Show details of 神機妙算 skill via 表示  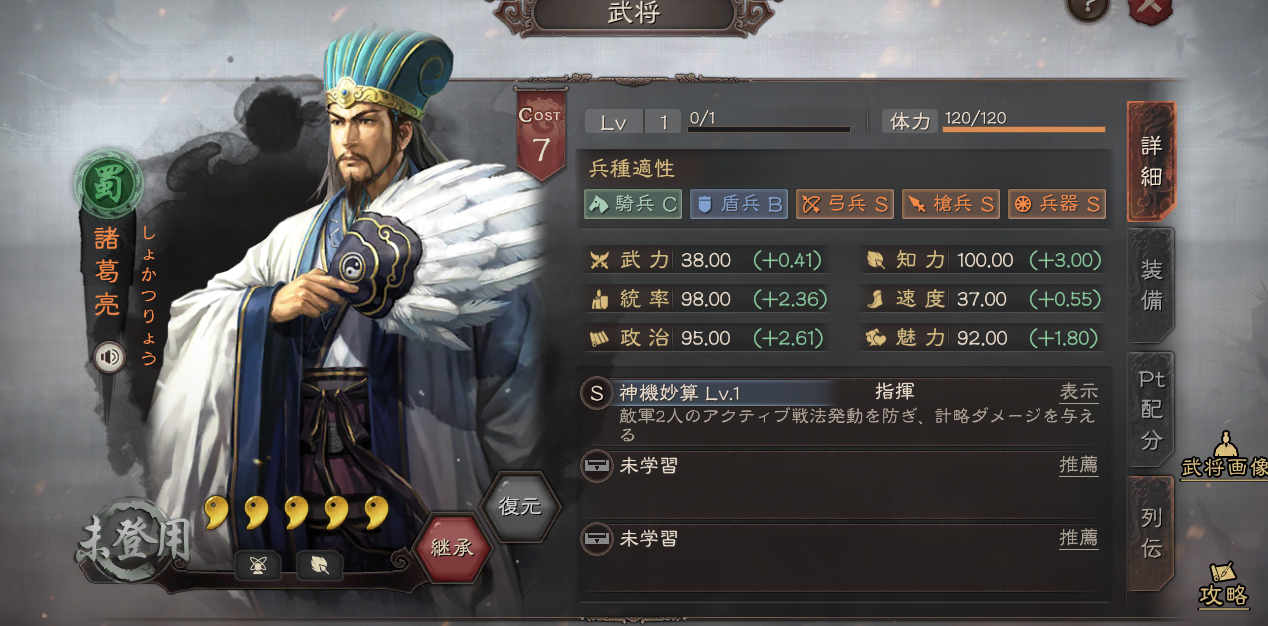(x=1079, y=393)
